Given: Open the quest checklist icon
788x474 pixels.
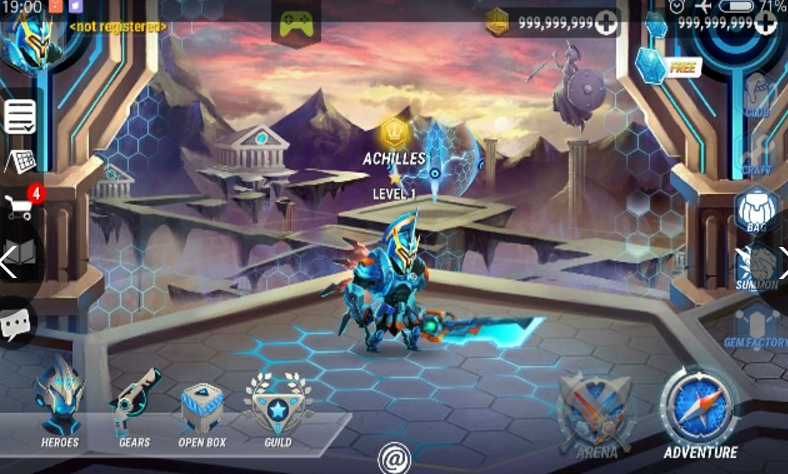Looking at the screenshot, I should point(20,116).
